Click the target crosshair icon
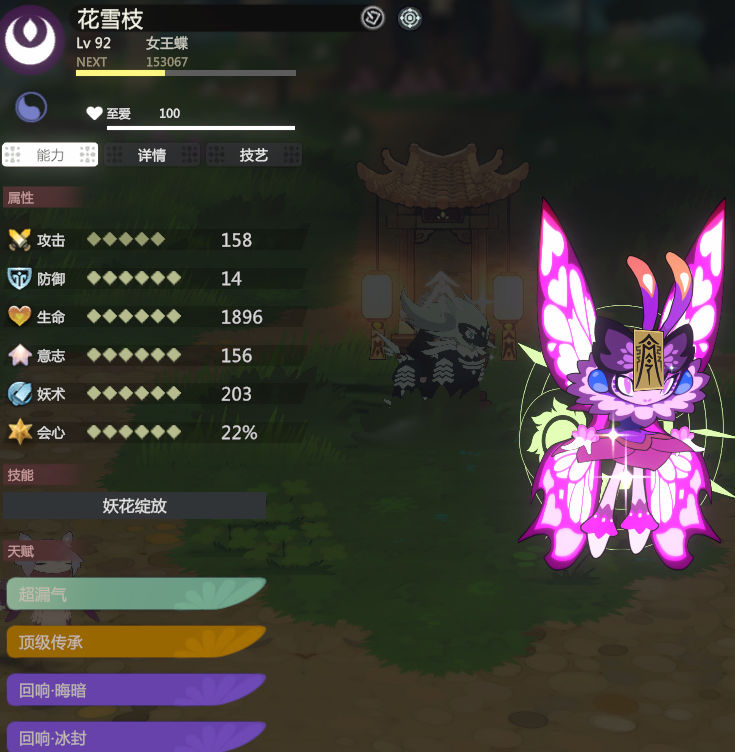The image size is (735, 752). (410, 18)
